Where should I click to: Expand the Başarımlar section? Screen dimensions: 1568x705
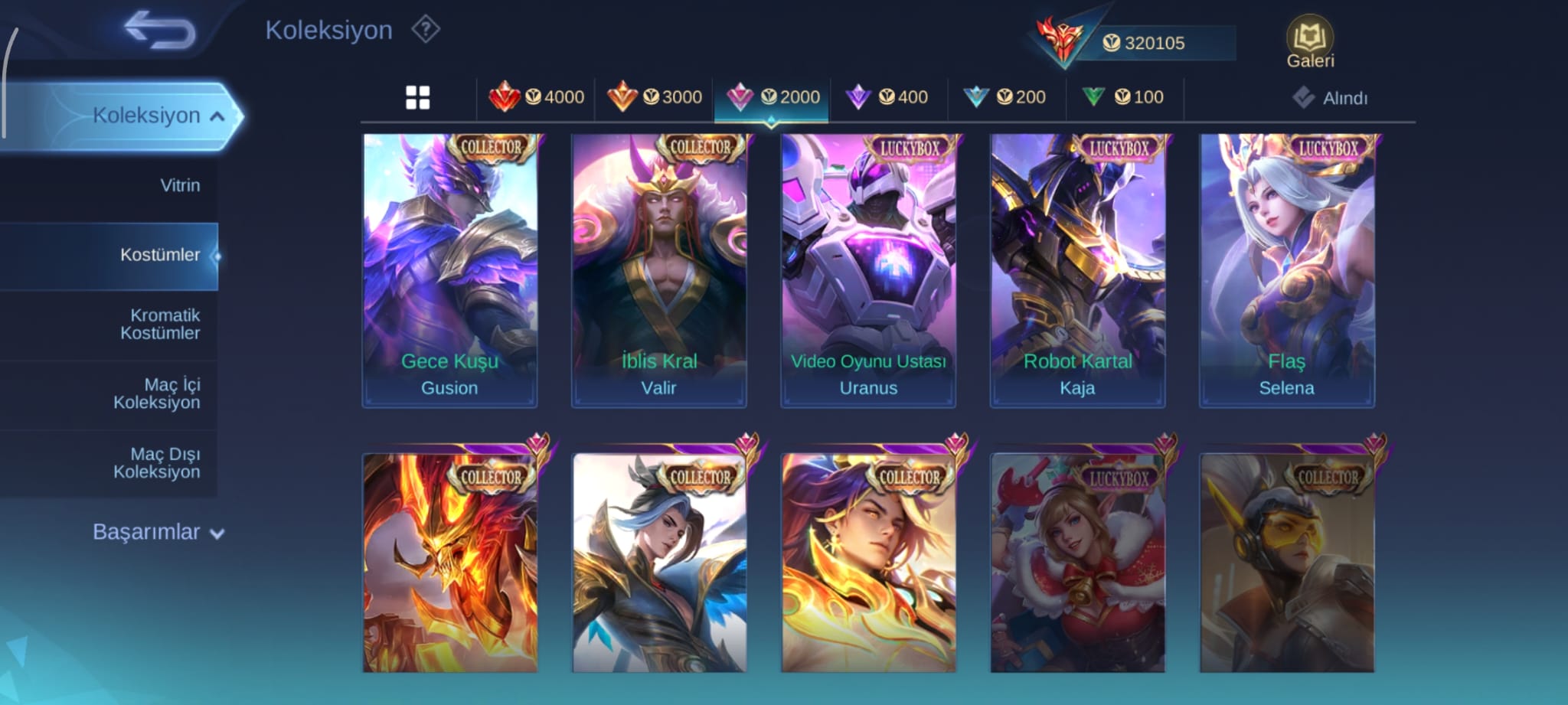158,532
